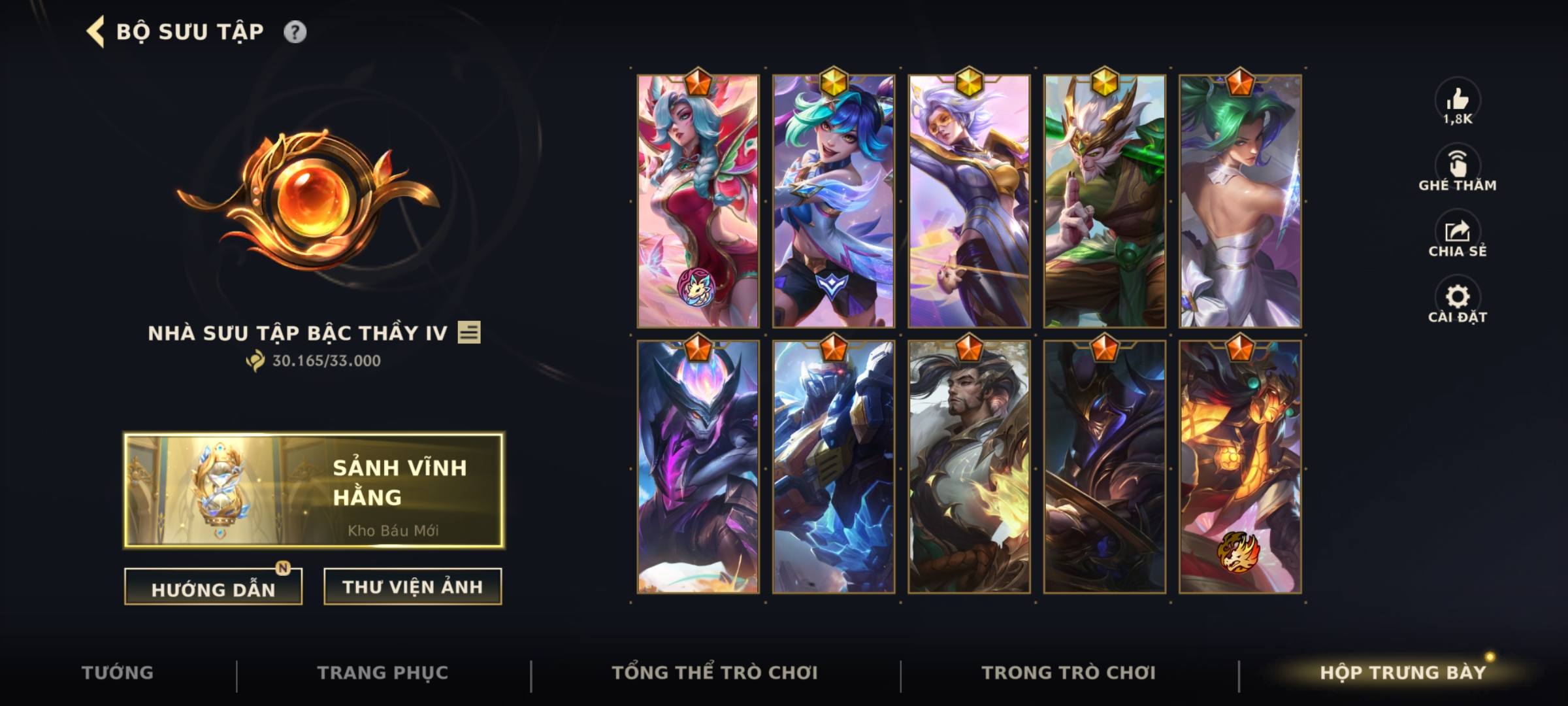
Task: Open Thư Viện Ảnh gallery
Action: point(410,587)
